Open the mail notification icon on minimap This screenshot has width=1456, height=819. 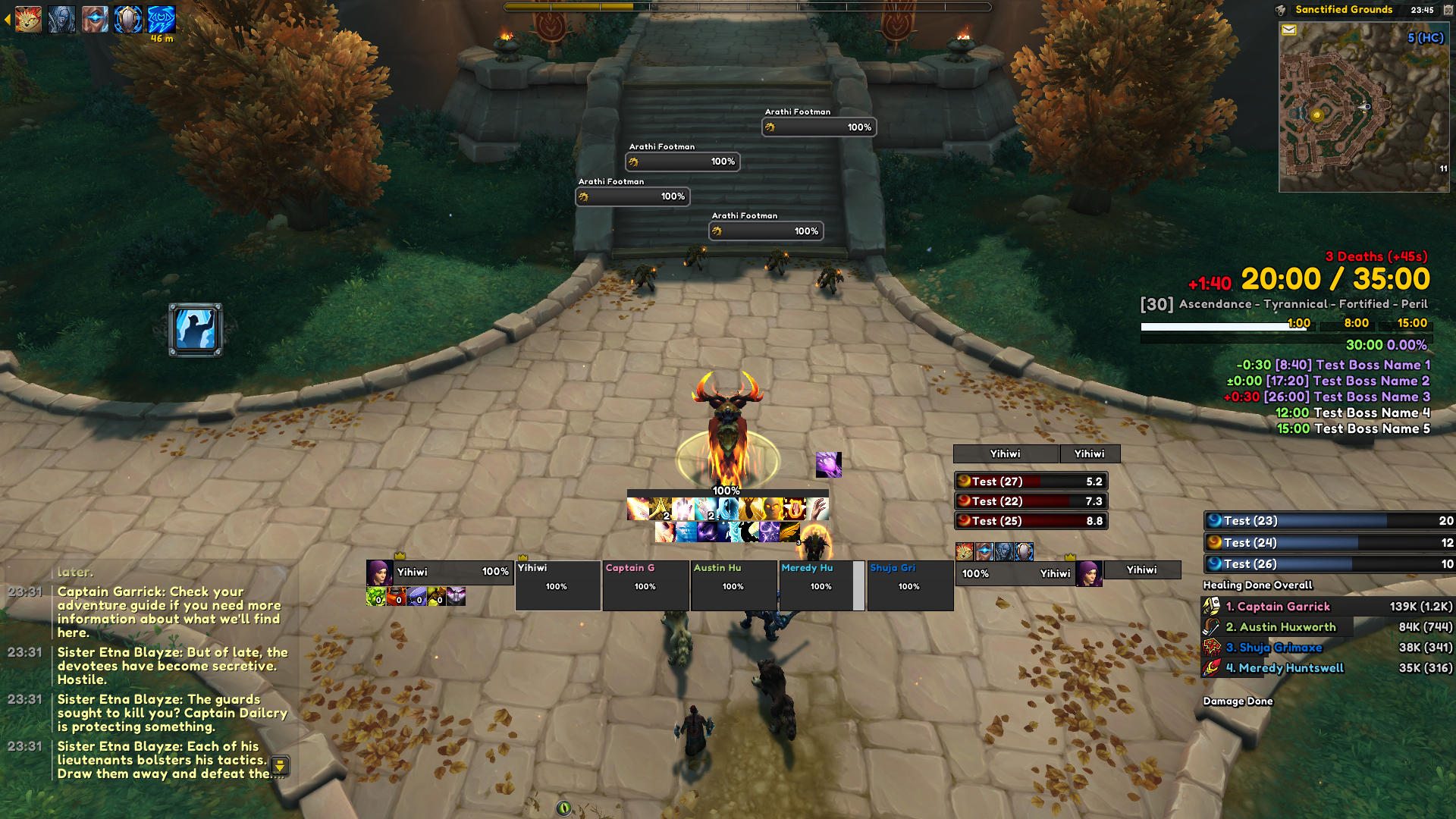pos(1288,30)
